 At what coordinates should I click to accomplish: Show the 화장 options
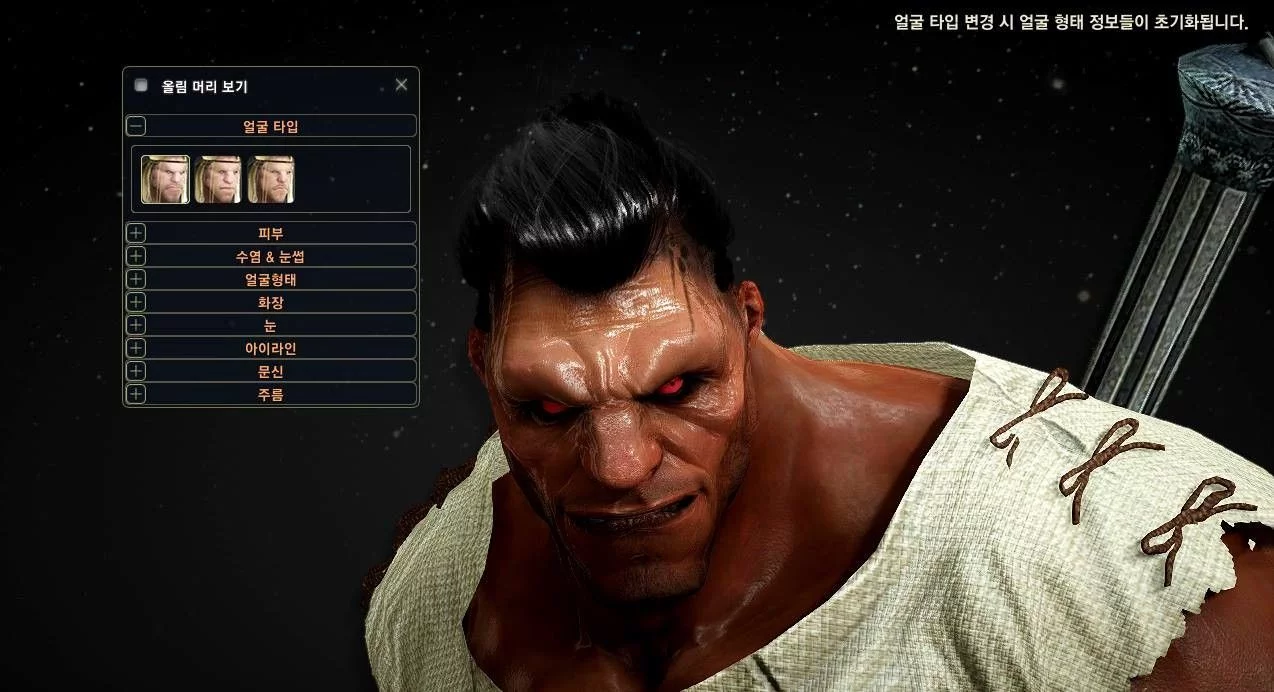[136, 302]
